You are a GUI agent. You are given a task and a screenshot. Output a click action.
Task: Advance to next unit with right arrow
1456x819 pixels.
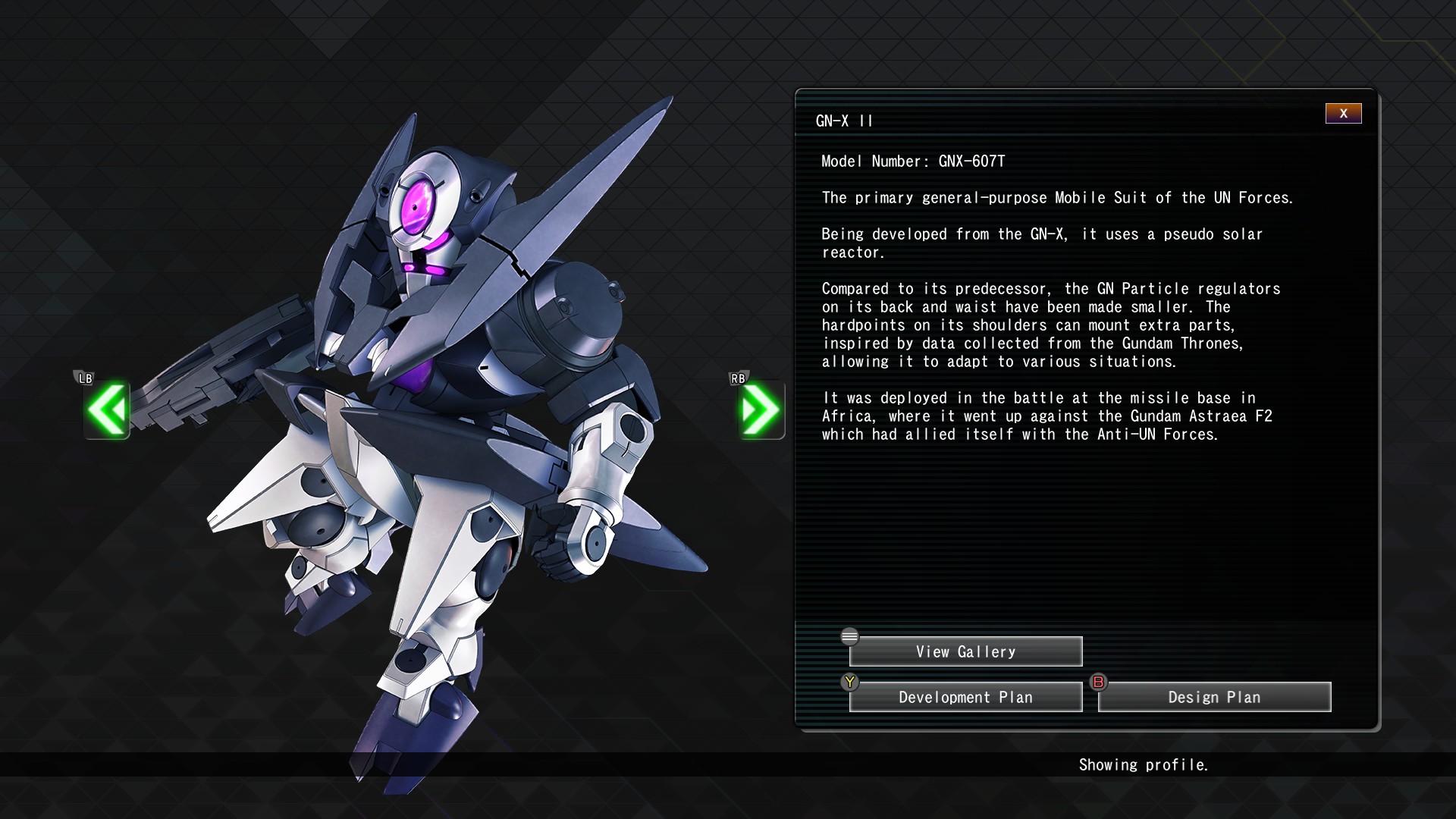tap(761, 410)
